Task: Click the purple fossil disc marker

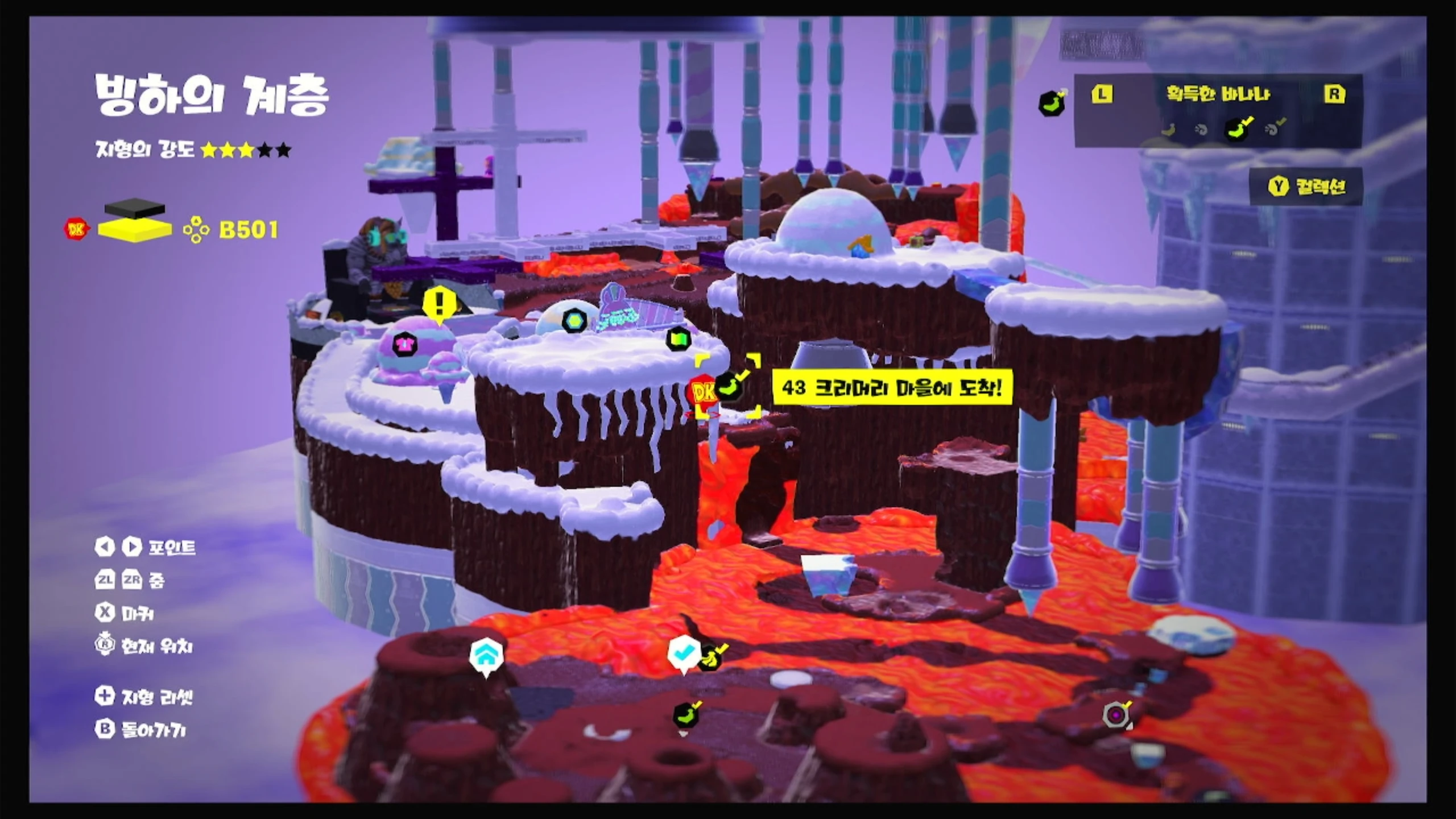Action: click(1116, 714)
